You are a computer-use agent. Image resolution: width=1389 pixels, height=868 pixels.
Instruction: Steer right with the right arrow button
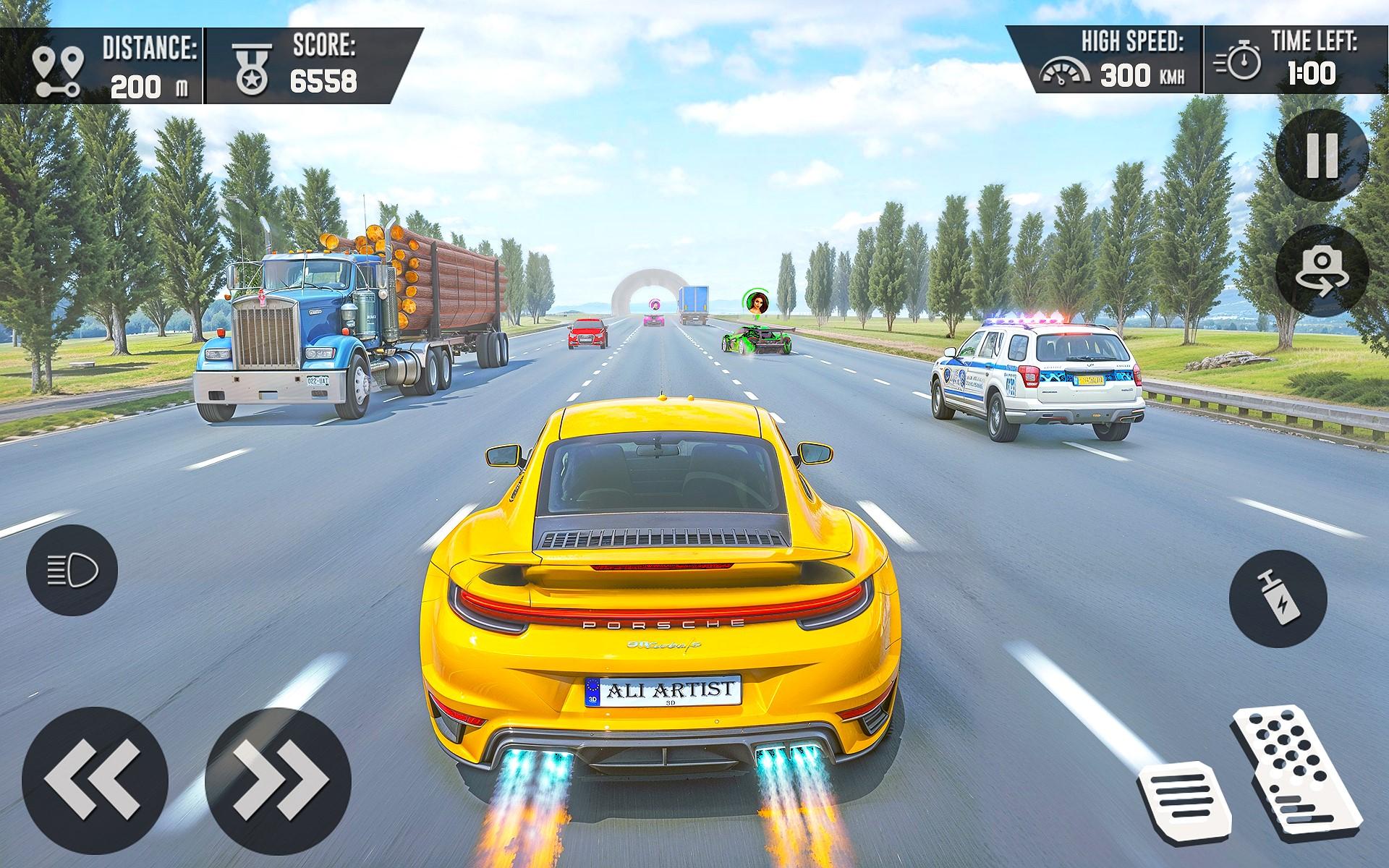point(279,780)
